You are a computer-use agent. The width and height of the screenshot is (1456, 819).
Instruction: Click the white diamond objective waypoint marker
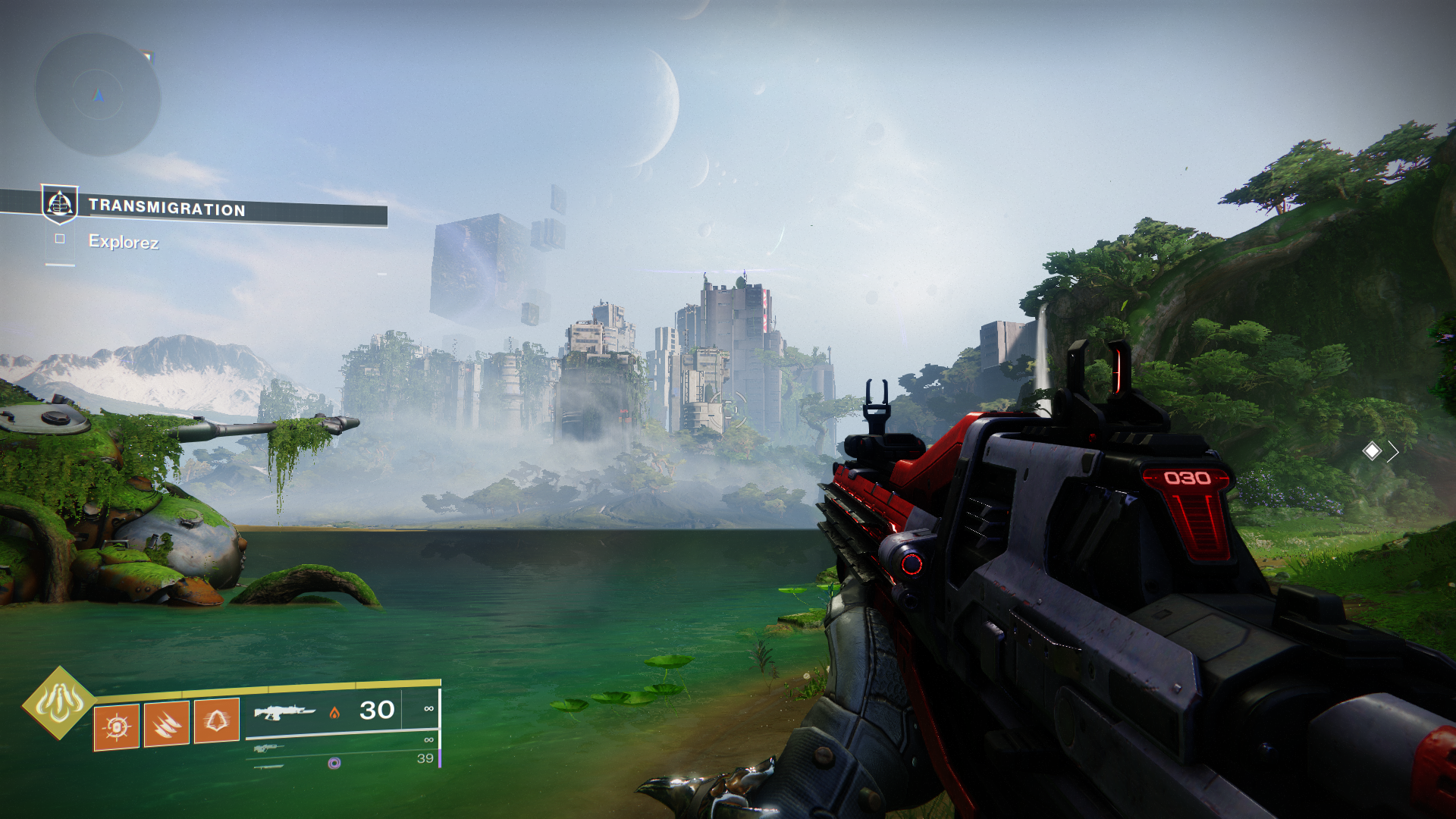pyautogui.click(x=1372, y=451)
